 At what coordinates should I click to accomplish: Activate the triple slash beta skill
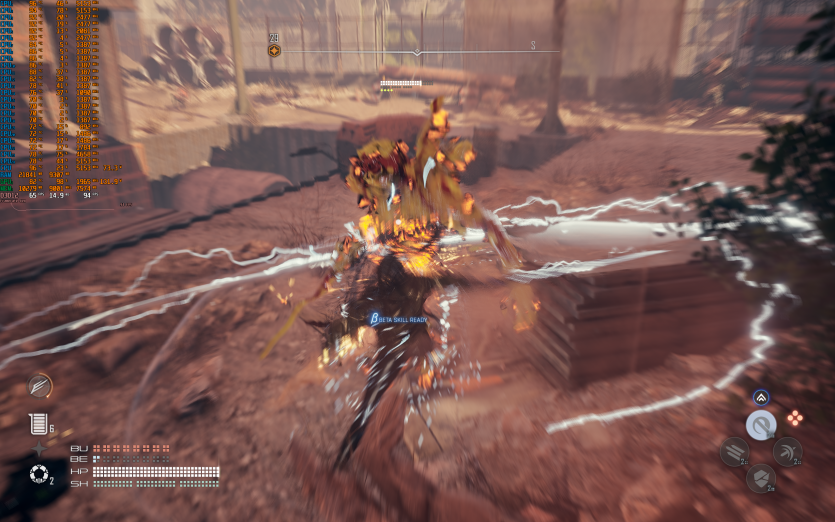coord(734,452)
